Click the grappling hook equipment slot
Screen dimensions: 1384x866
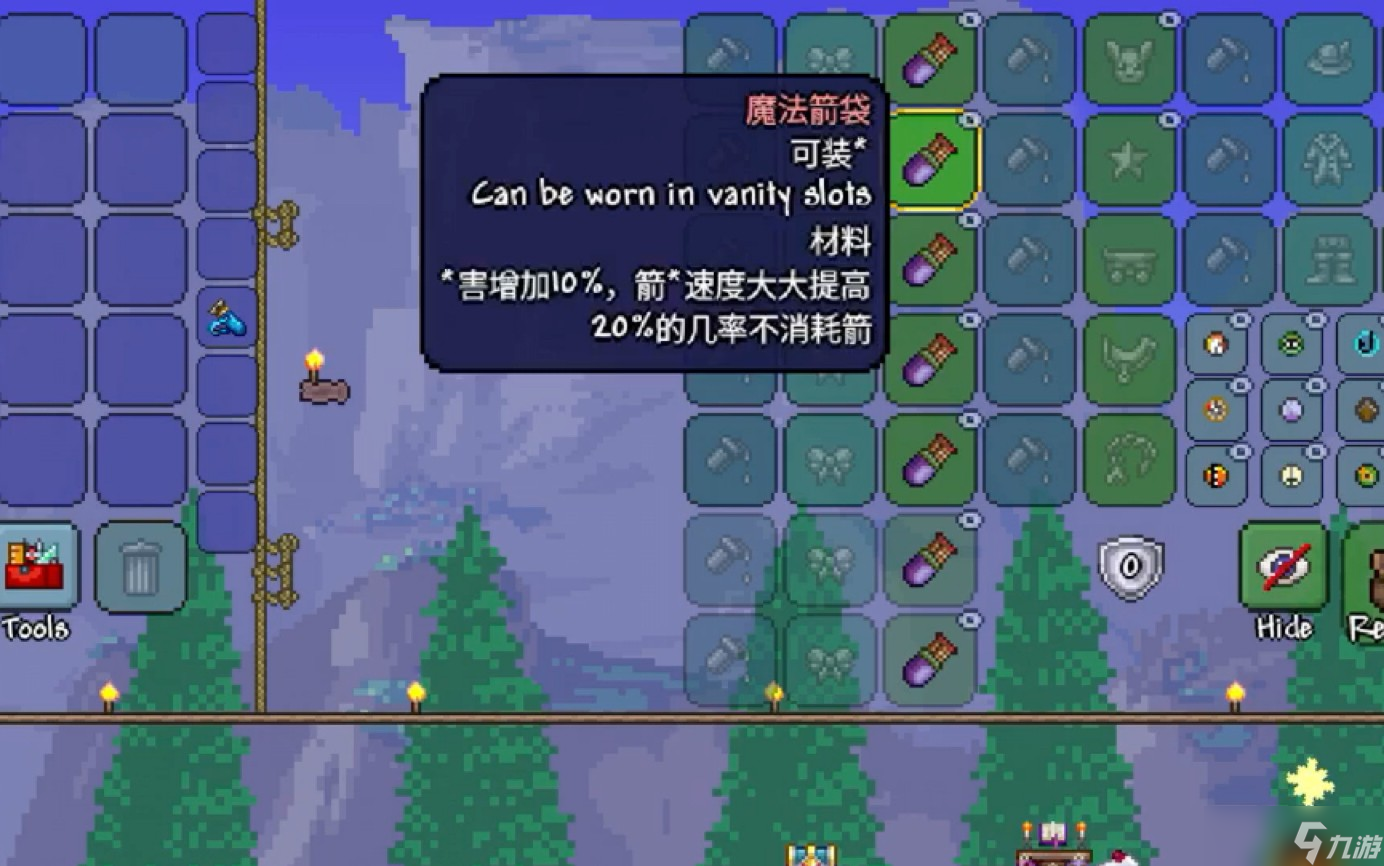[1129, 460]
